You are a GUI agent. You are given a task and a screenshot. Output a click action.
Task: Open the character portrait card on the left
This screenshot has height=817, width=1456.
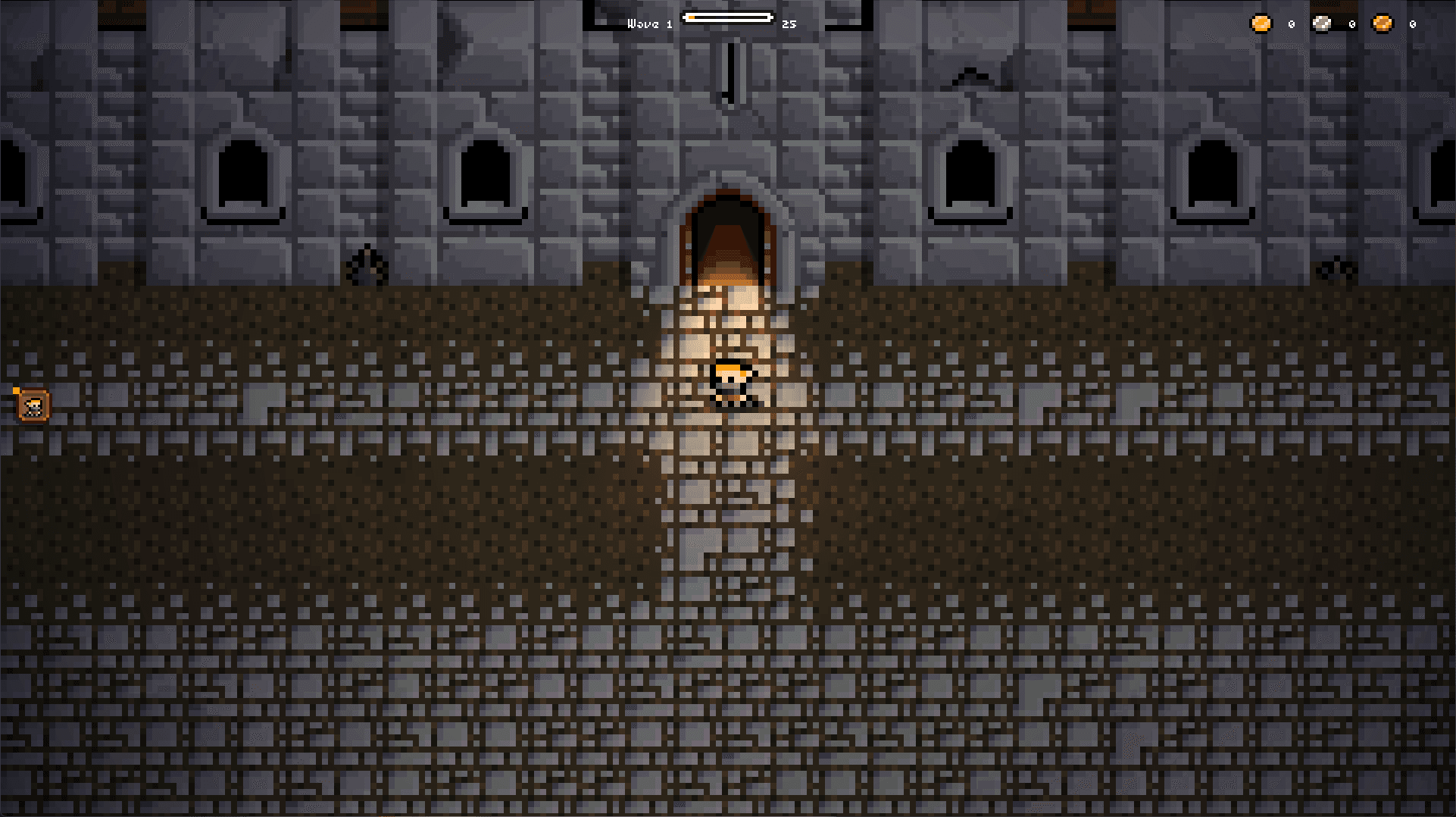pos(33,404)
